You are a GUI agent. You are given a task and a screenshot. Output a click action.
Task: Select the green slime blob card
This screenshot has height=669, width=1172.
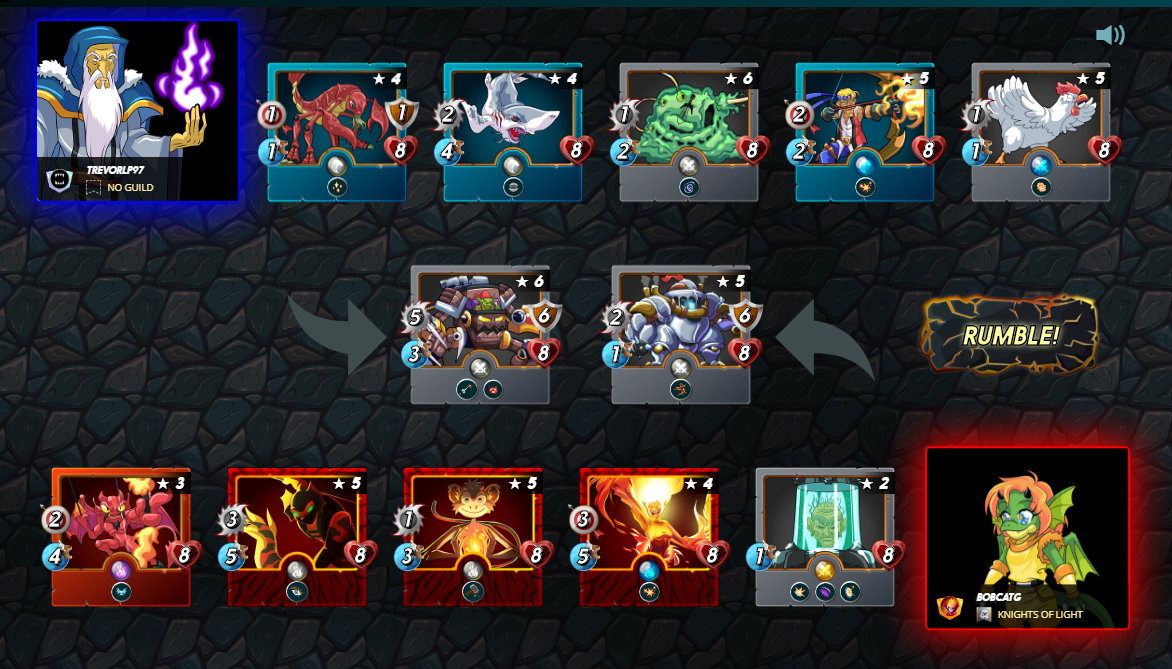689,132
